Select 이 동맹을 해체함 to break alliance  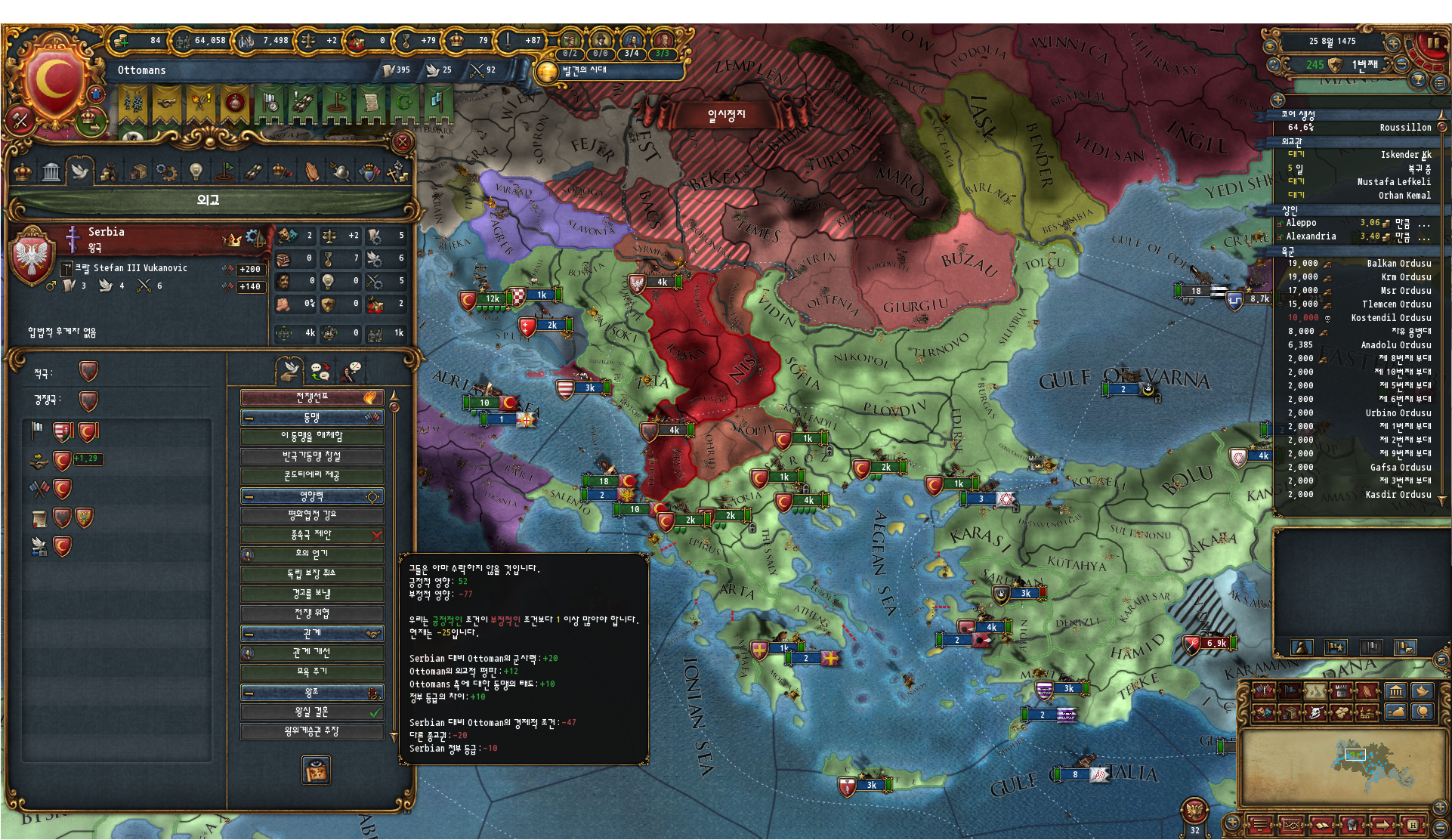(312, 437)
